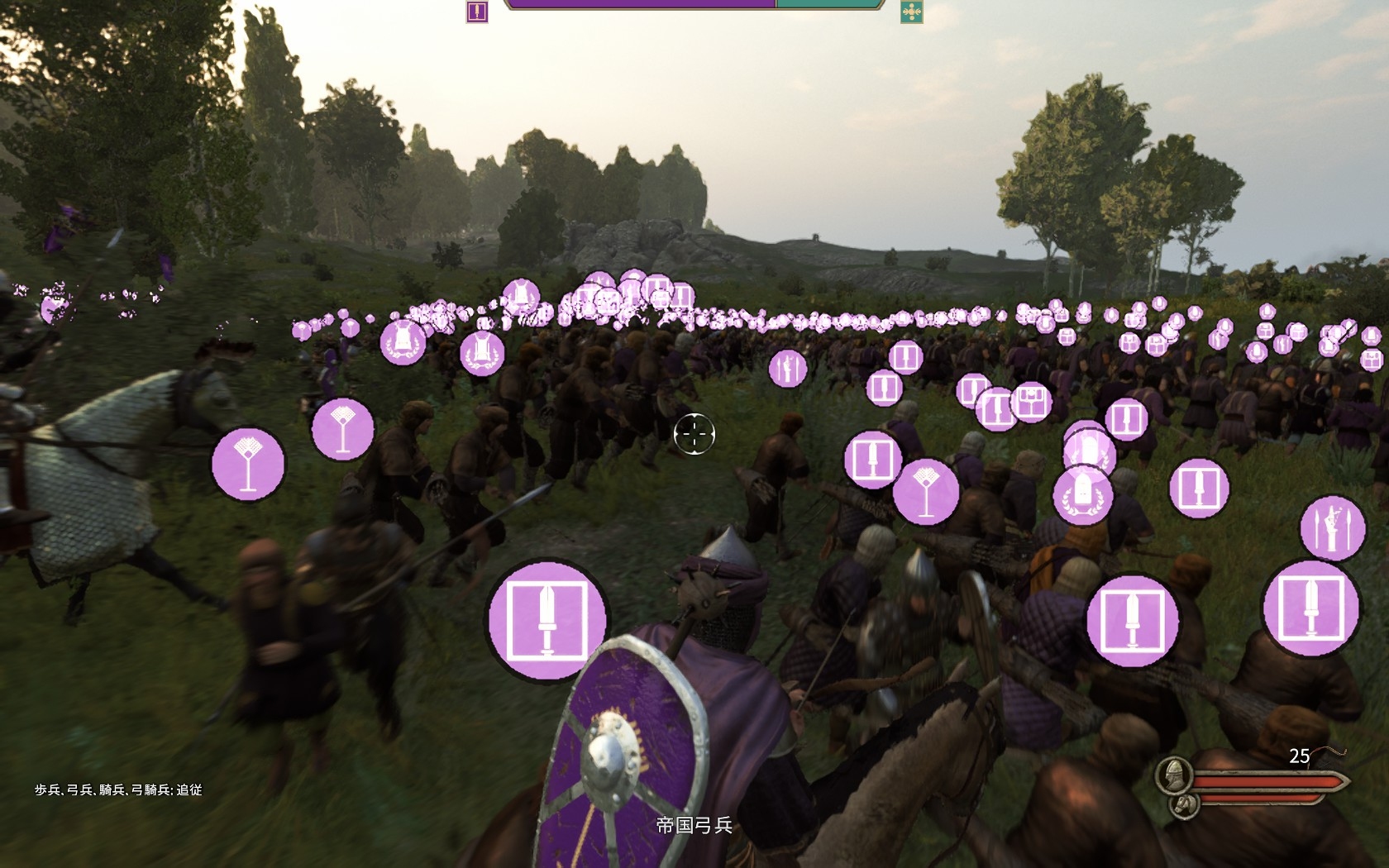
Task: Select the teal enemy faction banner icon
Action: click(x=911, y=12)
